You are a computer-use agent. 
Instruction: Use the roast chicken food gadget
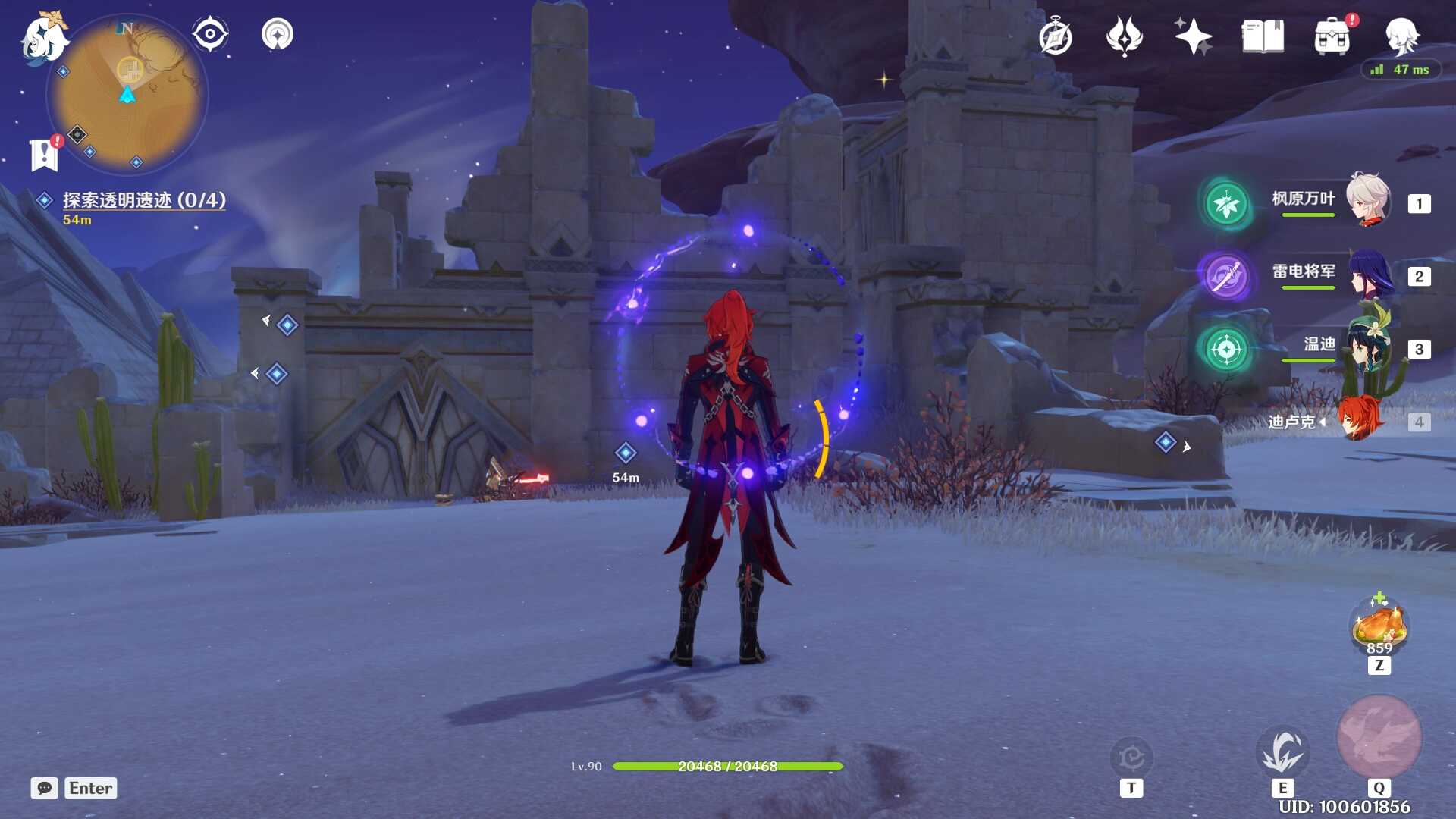pyautogui.click(x=1379, y=626)
